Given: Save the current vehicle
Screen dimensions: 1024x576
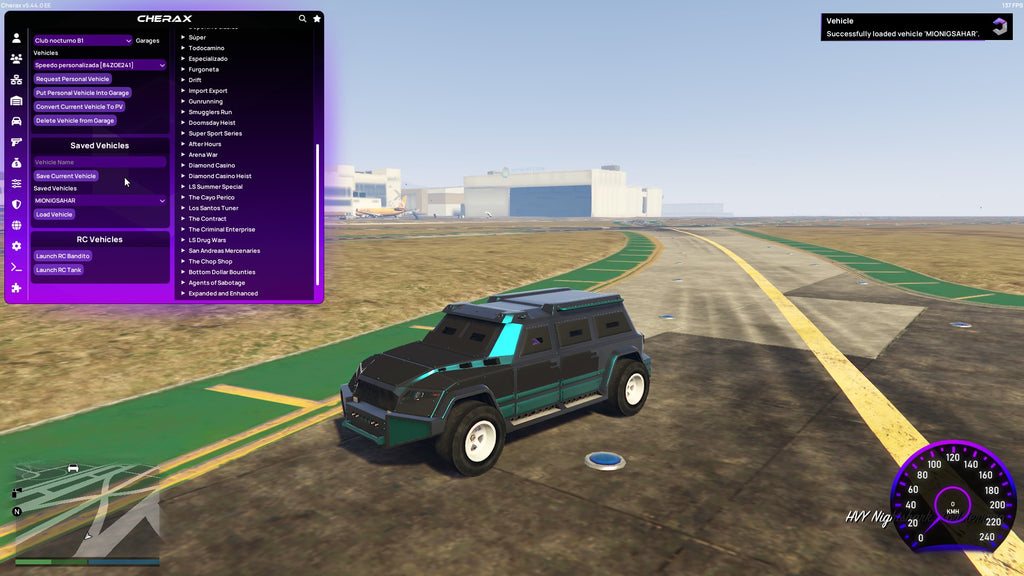Looking at the screenshot, I should (x=65, y=176).
